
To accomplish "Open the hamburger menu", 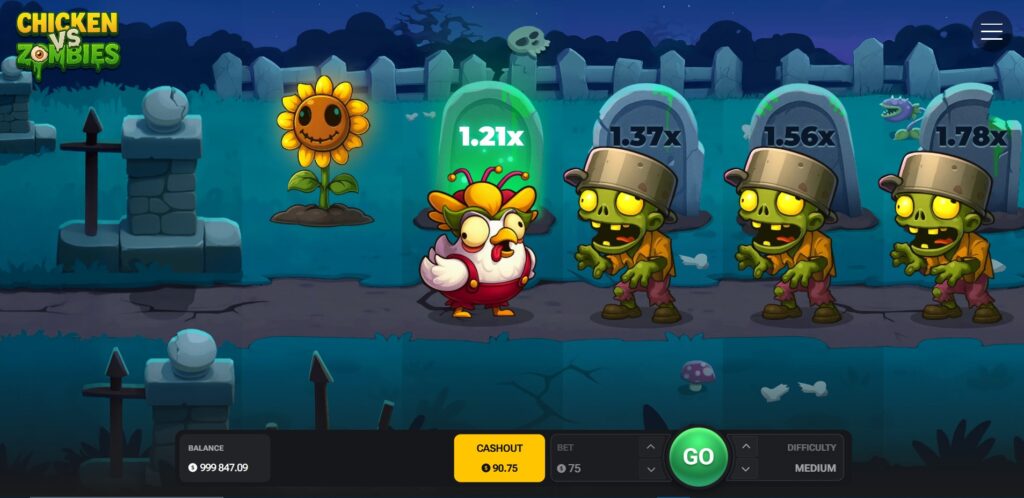I will tap(991, 32).
